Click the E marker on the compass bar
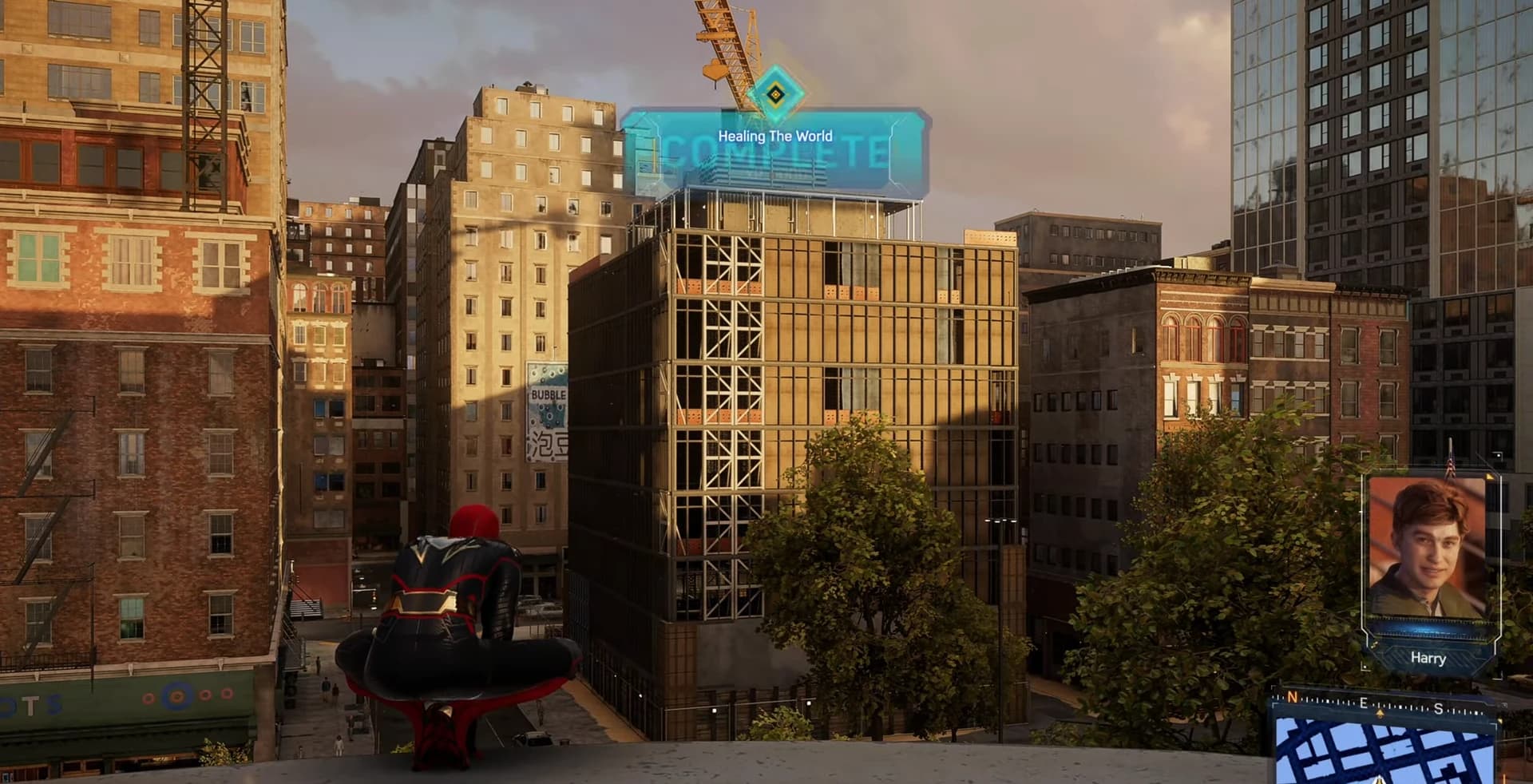The height and width of the screenshot is (784, 1533). 1365,703
